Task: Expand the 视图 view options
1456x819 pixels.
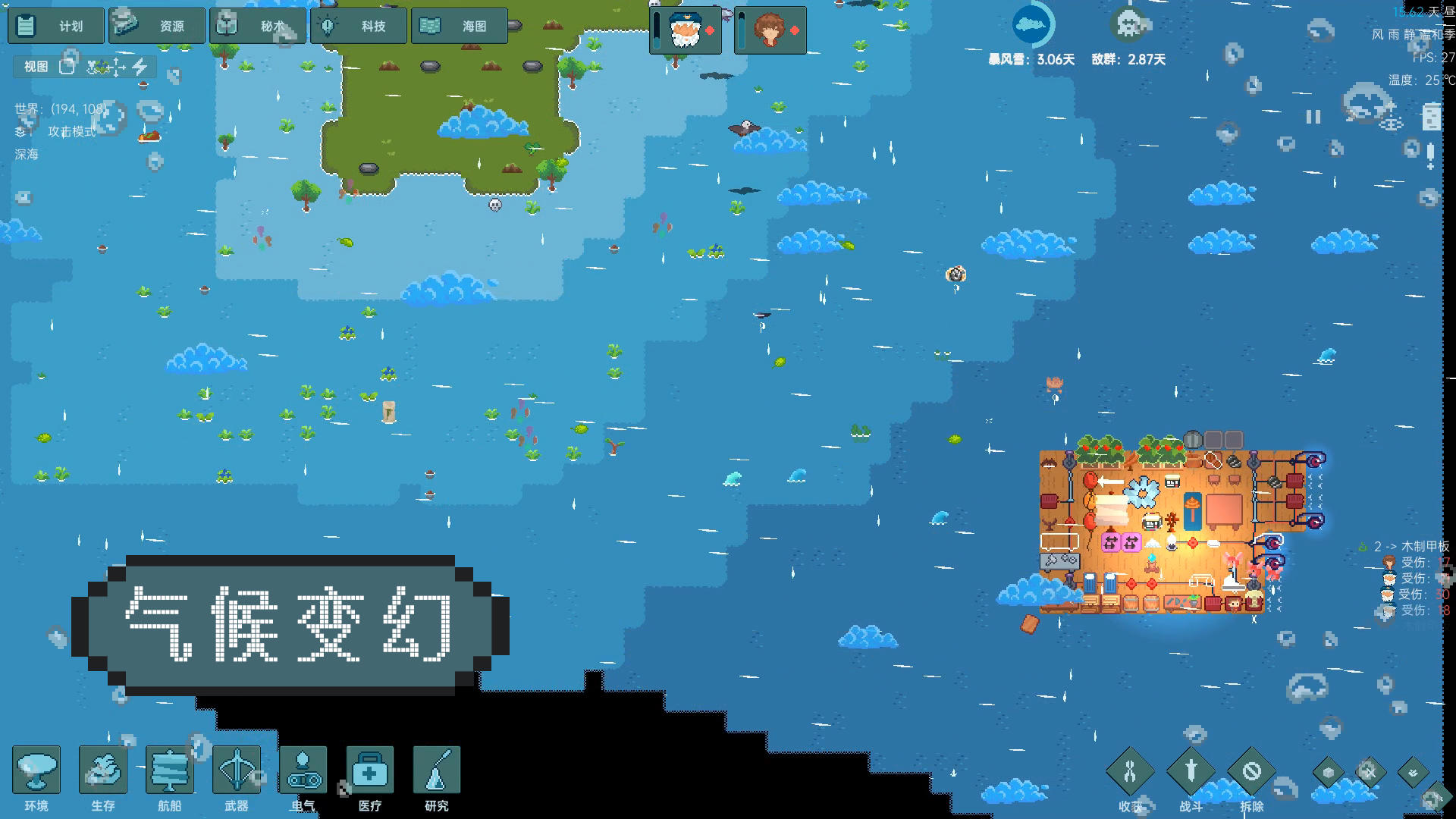Action: tap(34, 67)
